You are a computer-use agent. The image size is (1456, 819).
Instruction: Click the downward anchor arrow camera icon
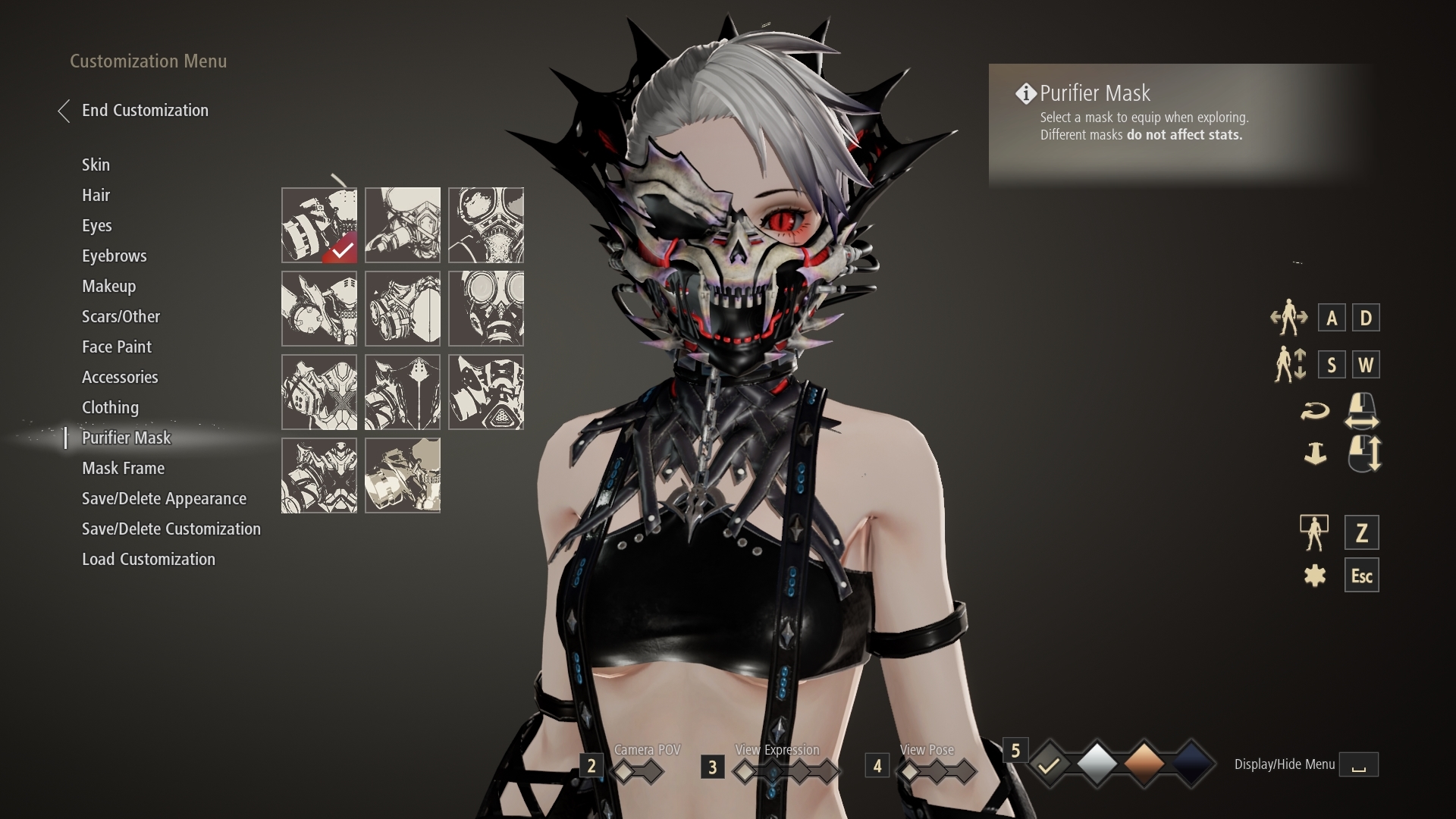1316,454
